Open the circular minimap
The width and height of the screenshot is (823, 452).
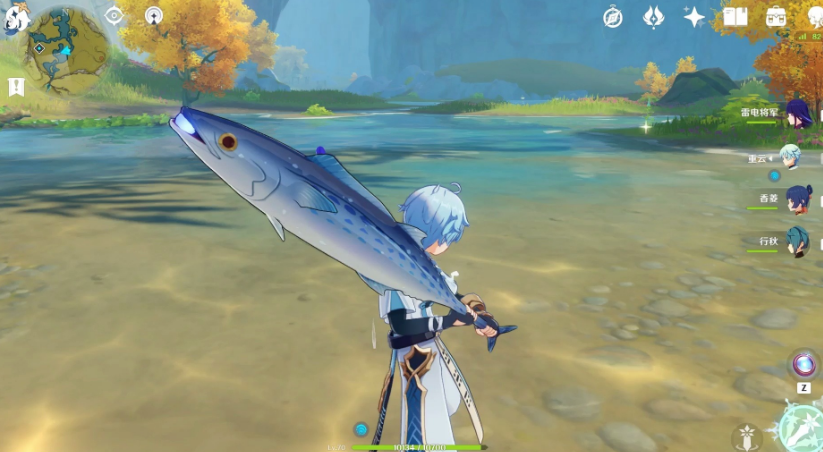tap(66, 49)
